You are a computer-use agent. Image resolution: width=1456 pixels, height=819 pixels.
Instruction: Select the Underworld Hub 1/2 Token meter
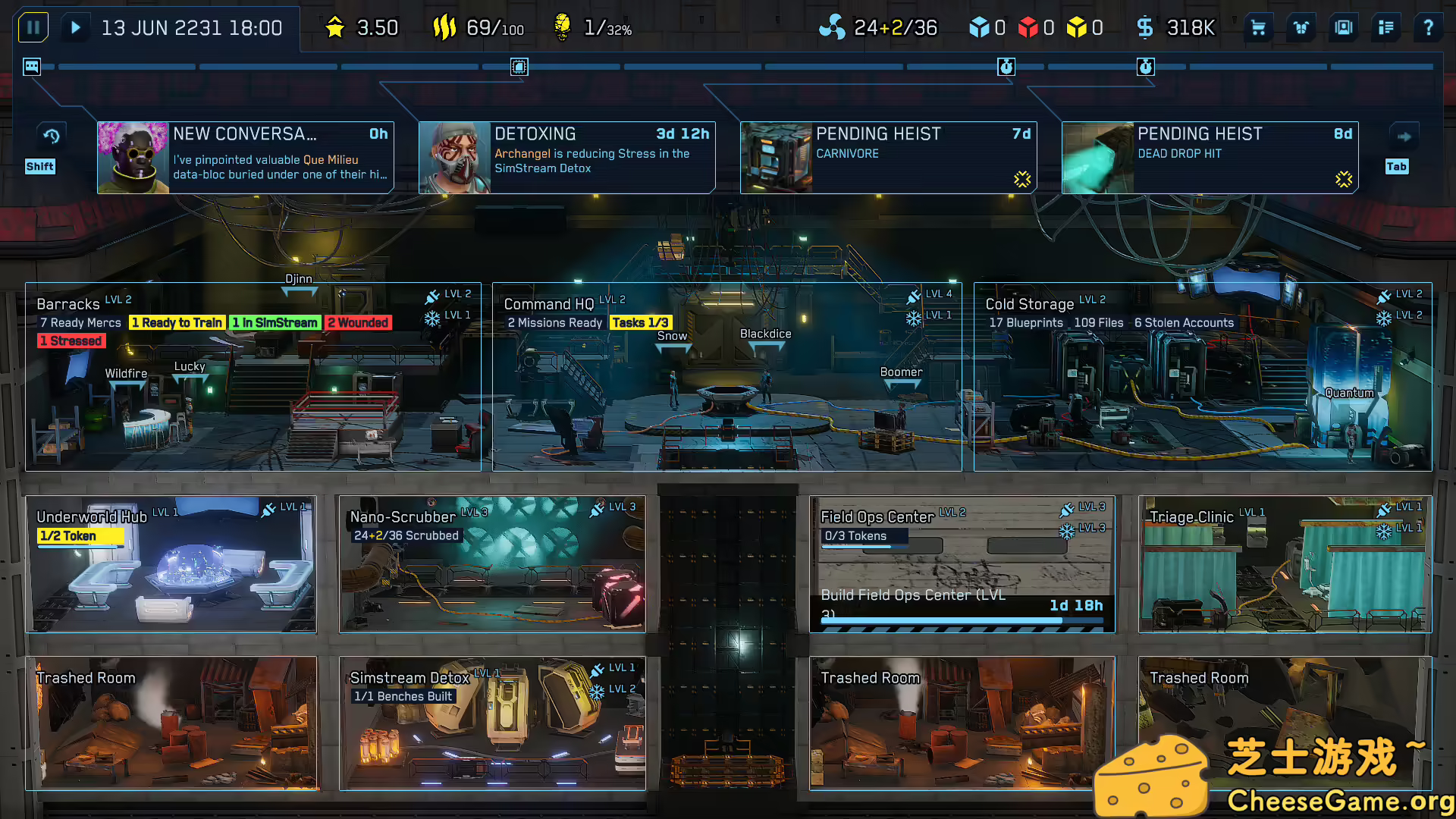point(80,536)
